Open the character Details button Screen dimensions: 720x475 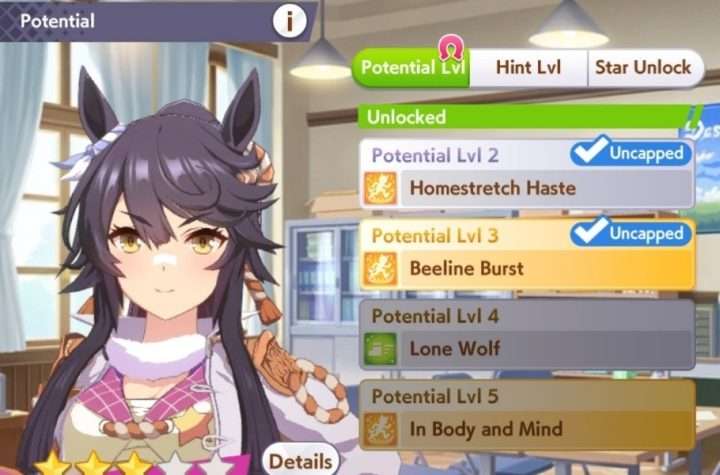pyautogui.click(x=300, y=461)
